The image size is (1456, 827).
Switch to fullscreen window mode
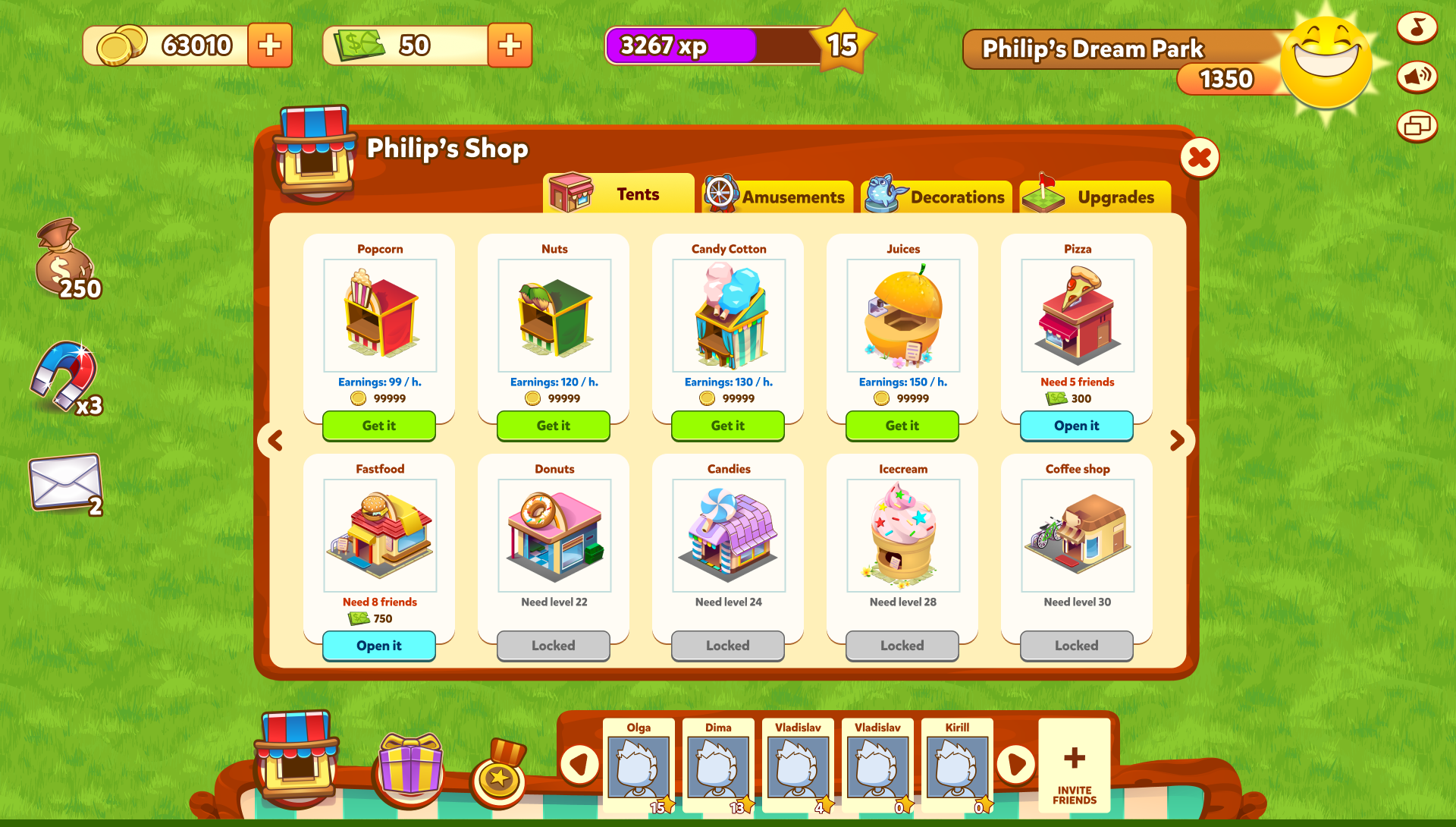click(x=1417, y=126)
